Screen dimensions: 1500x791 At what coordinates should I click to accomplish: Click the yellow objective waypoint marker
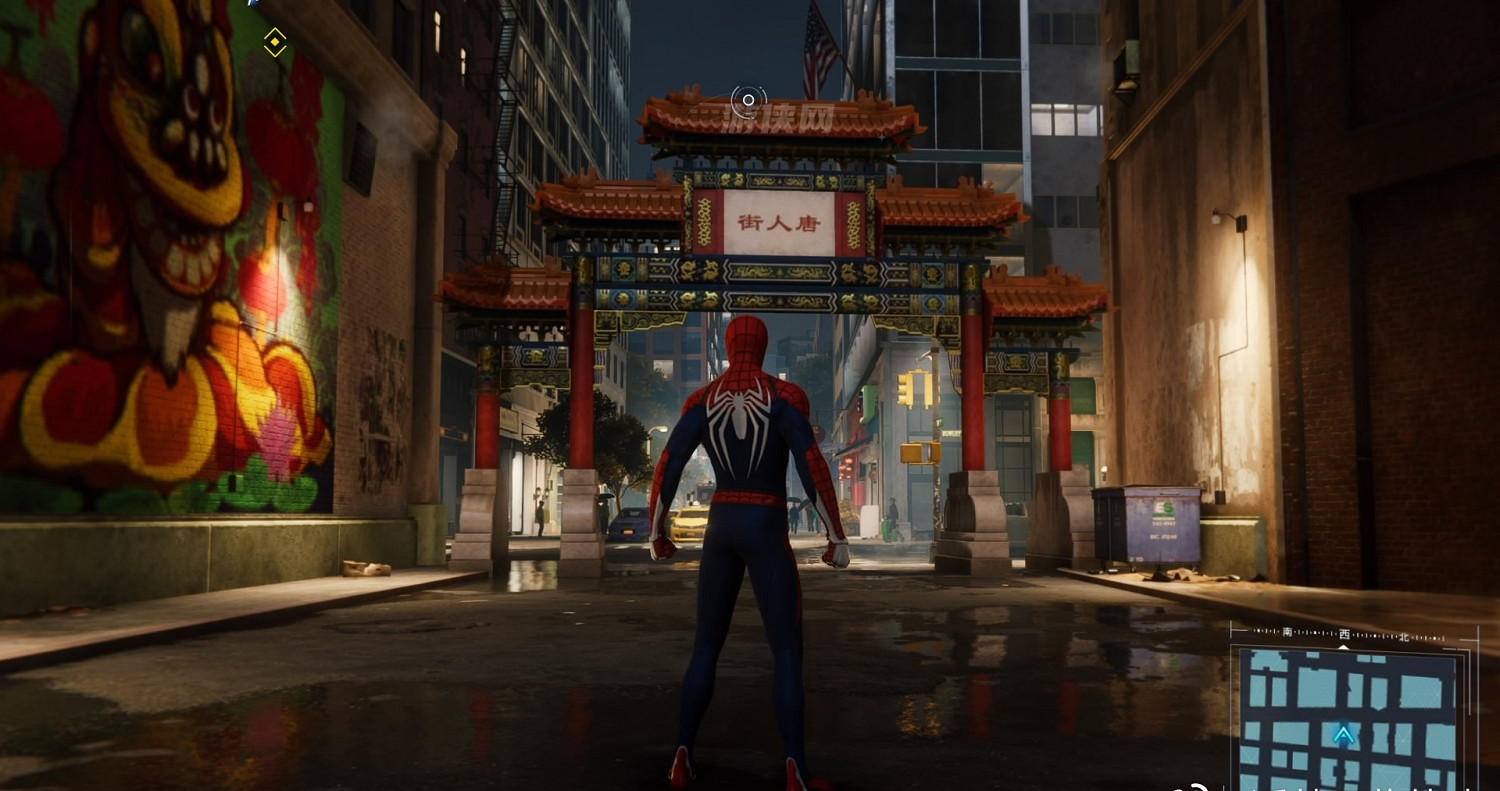(x=275, y=42)
